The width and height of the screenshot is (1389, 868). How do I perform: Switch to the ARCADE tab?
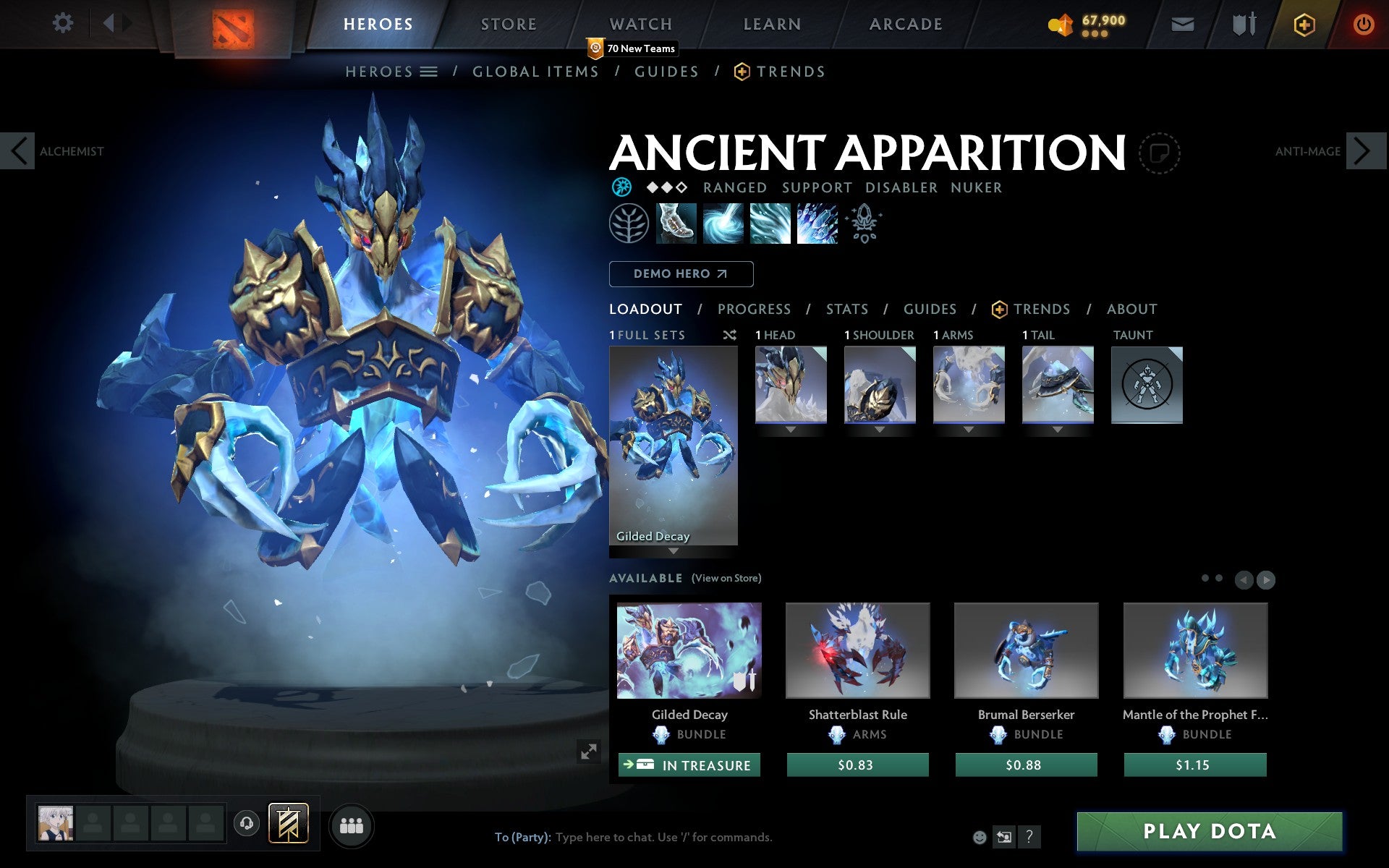[904, 24]
